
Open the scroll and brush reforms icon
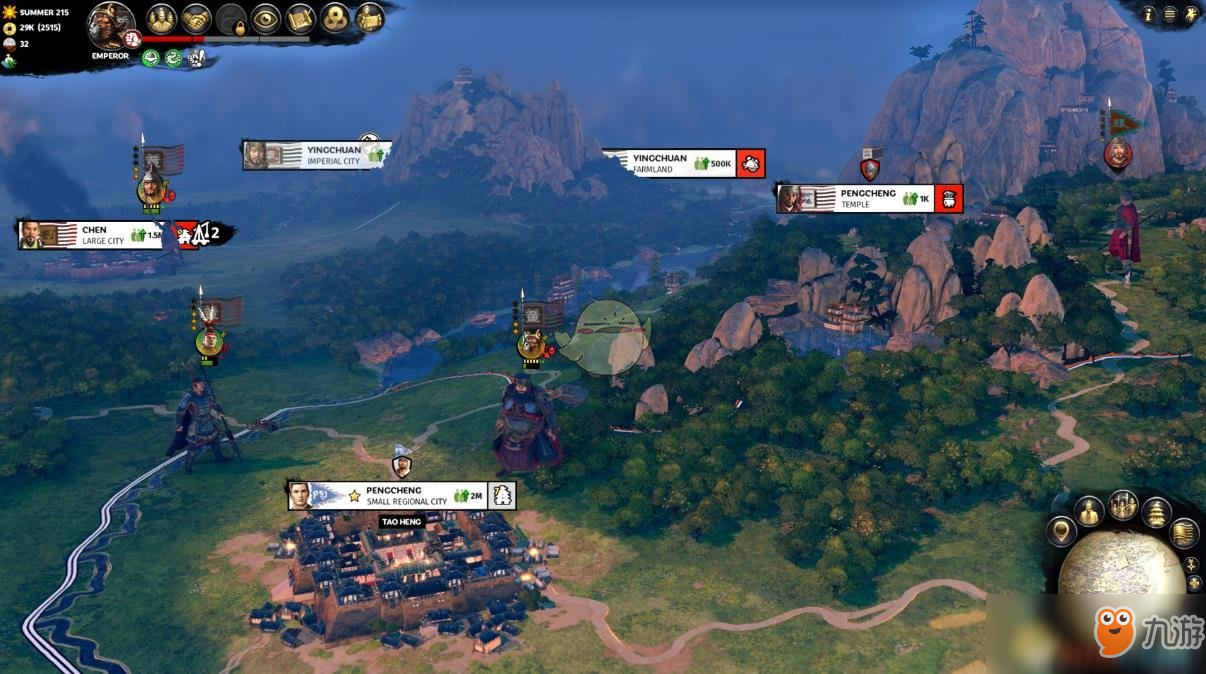click(x=300, y=18)
